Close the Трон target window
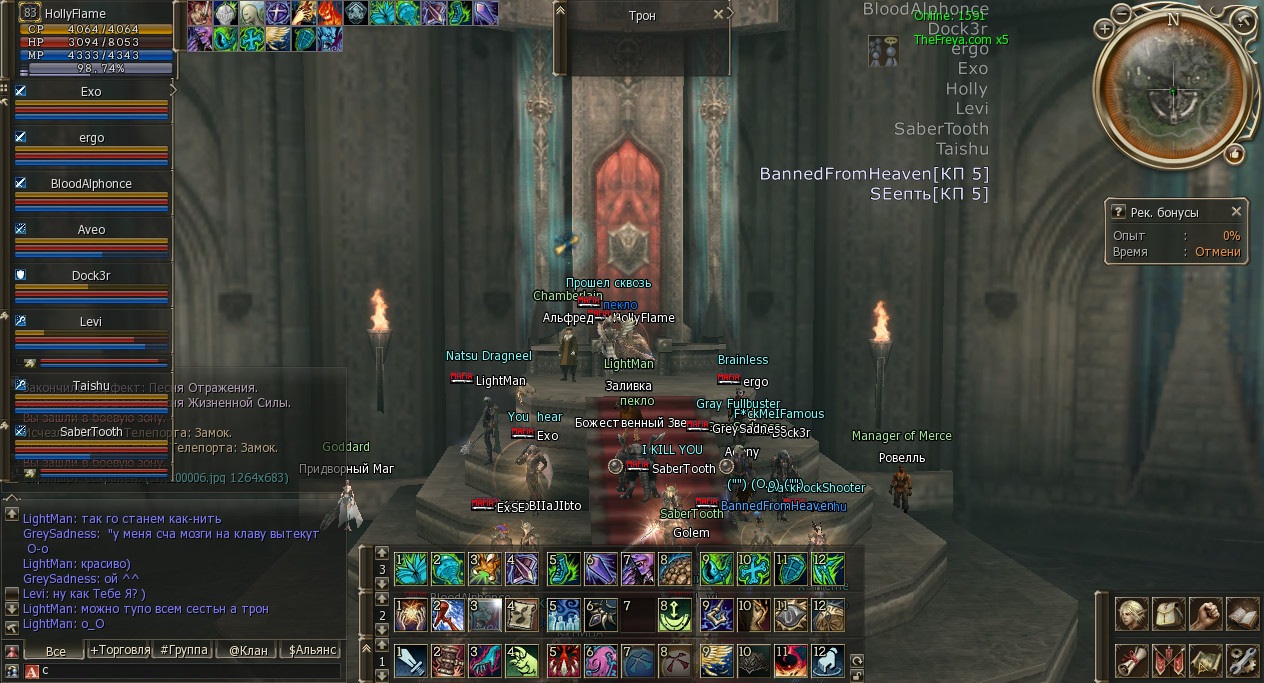 pos(718,15)
